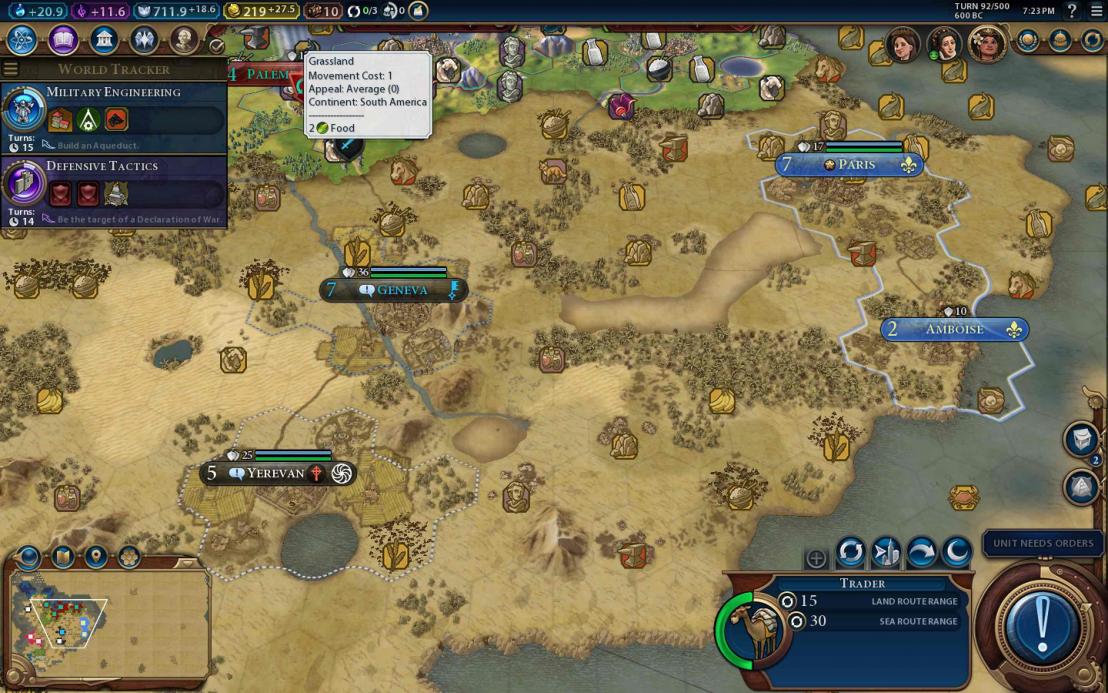This screenshot has width=1108, height=693.
Task: Open the World Tracker options menu
Action: [11, 69]
